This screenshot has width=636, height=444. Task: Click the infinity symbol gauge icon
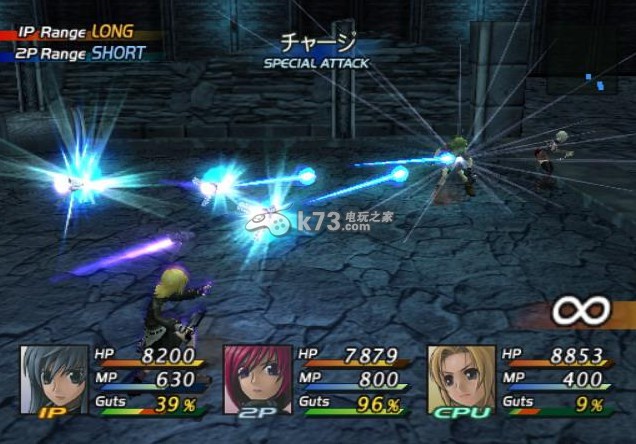pyautogui.click(x=581, y=311)
